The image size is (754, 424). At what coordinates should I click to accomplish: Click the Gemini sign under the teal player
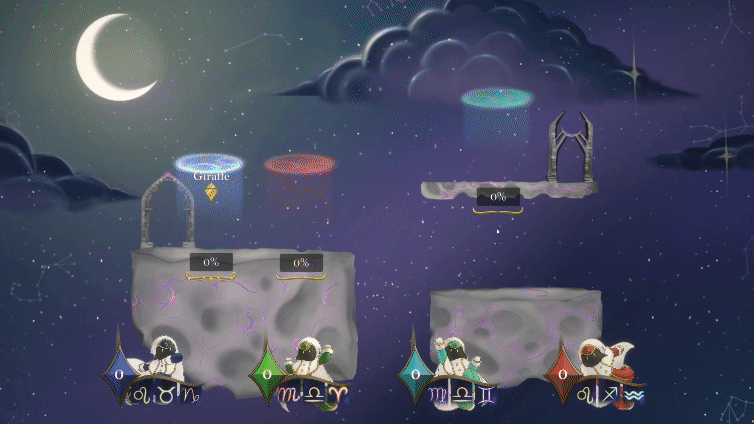[x=485, y=395]
